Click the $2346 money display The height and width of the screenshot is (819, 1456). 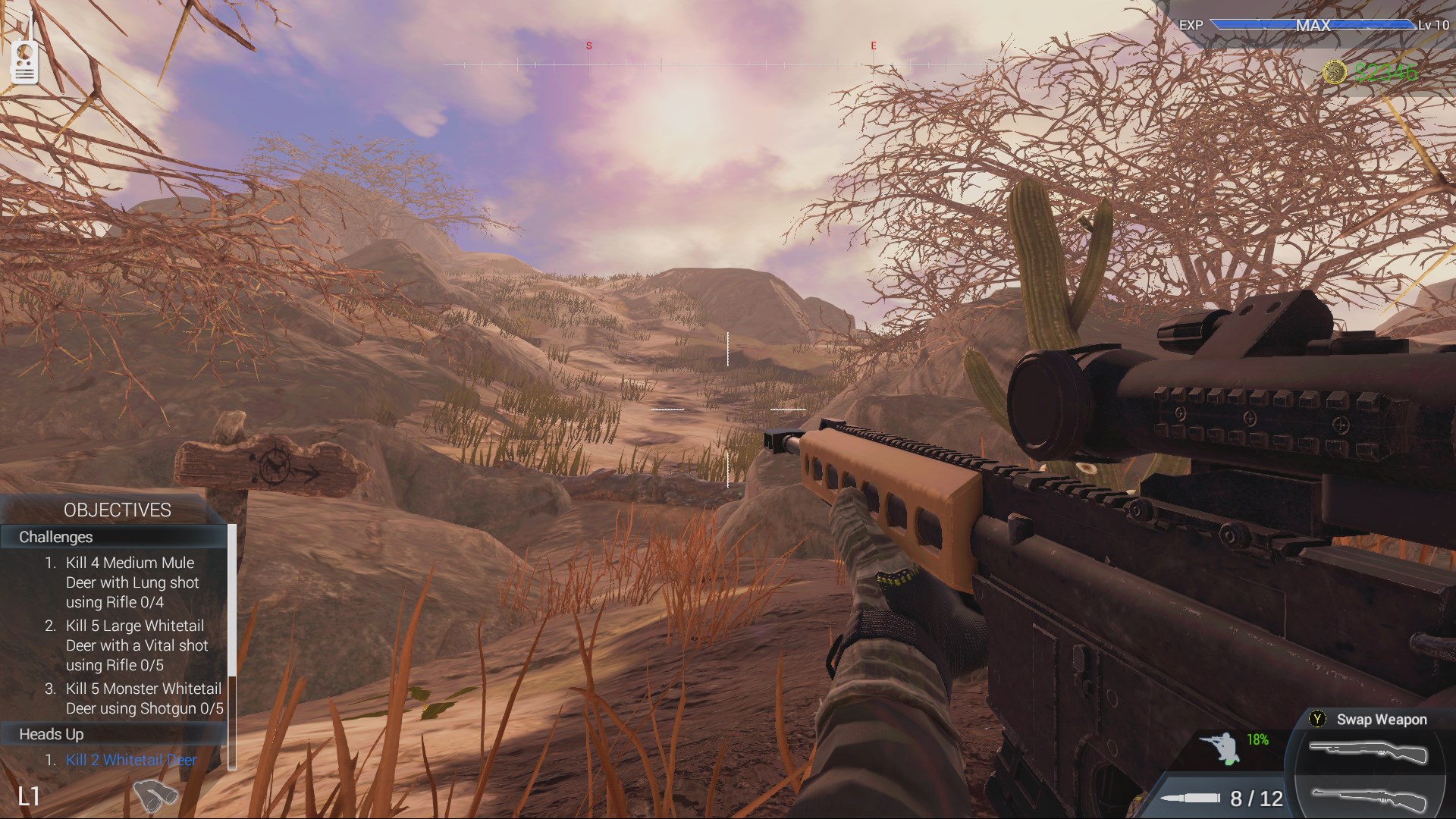tap(1388, 72)
